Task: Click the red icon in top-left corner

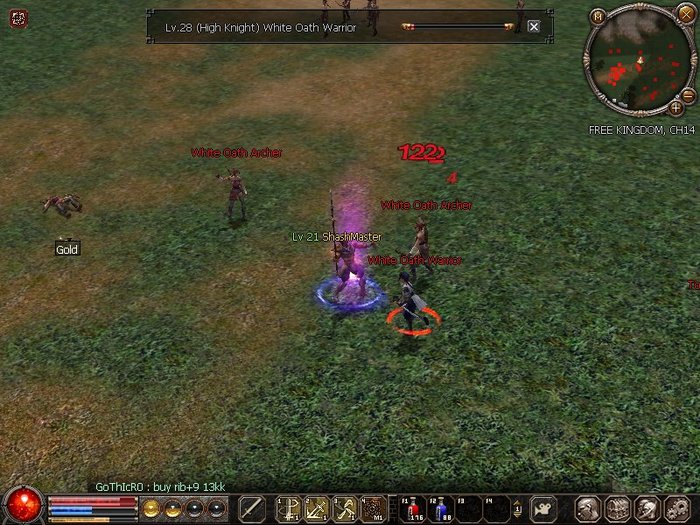Action: pos(20,18)
